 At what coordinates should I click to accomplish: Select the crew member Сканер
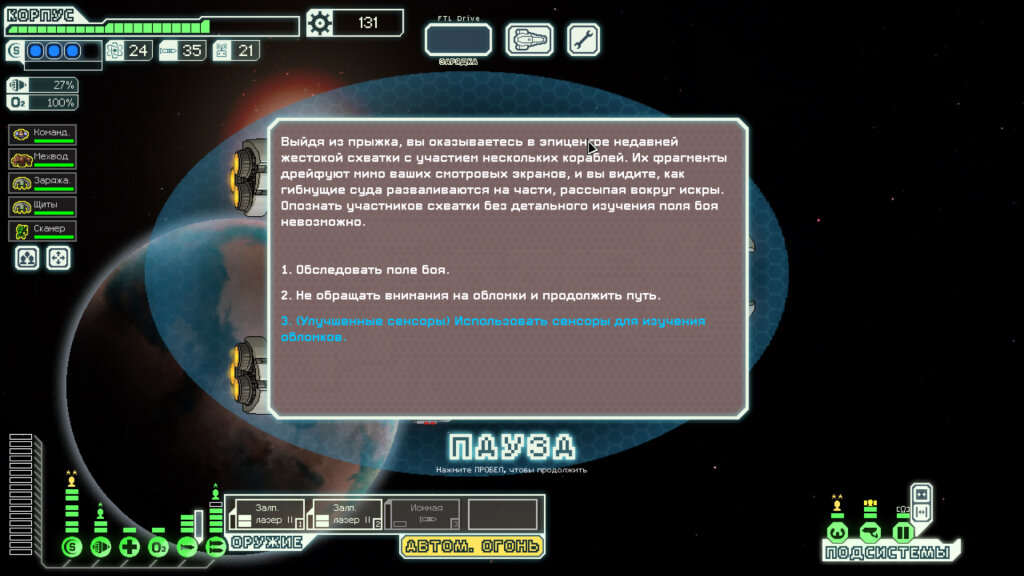coord(43,231)
